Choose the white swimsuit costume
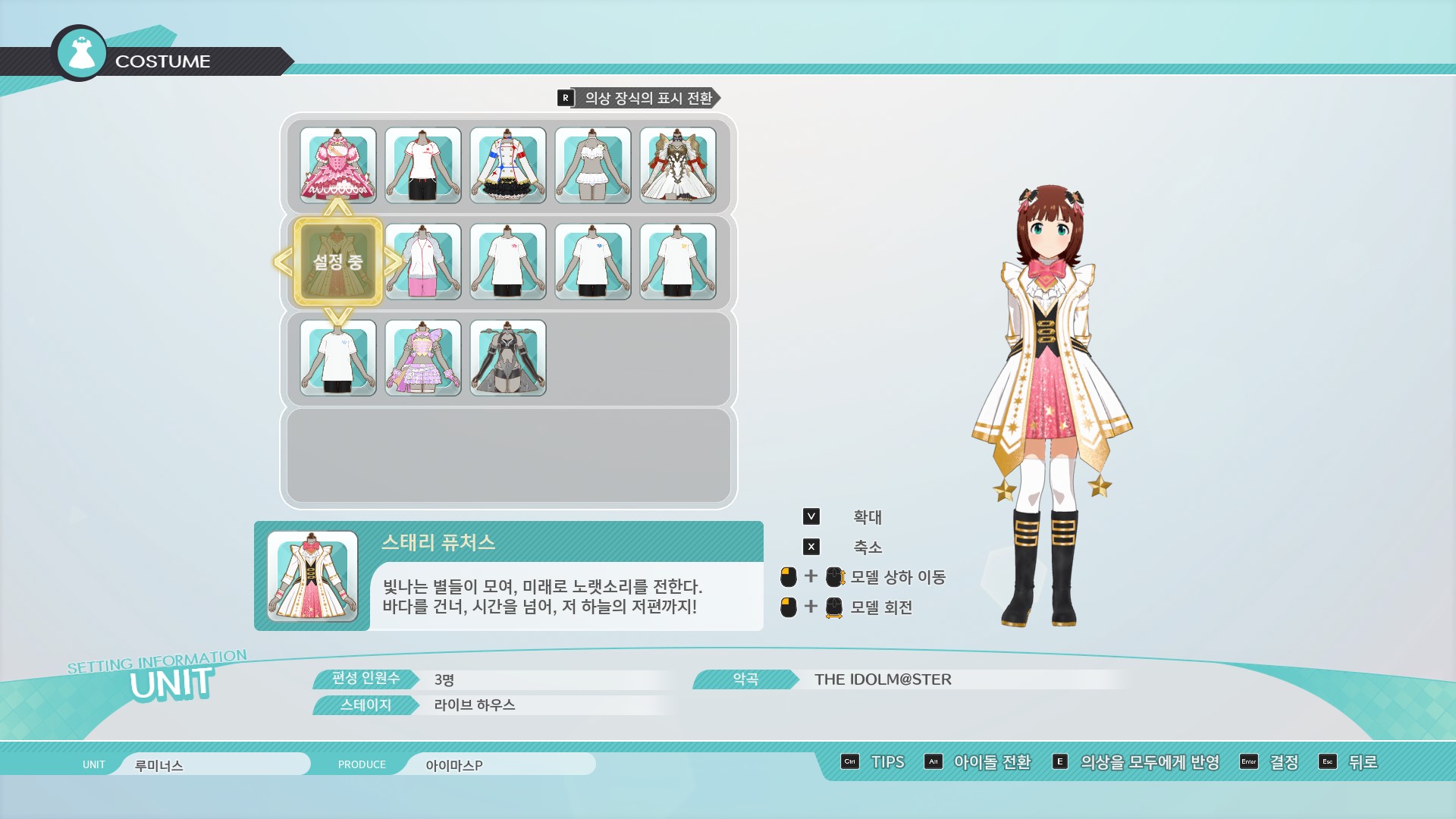 click(593, 165)
